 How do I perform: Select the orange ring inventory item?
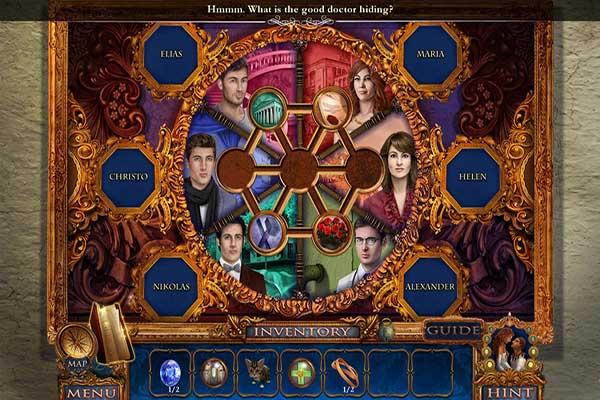click(345, 370)
